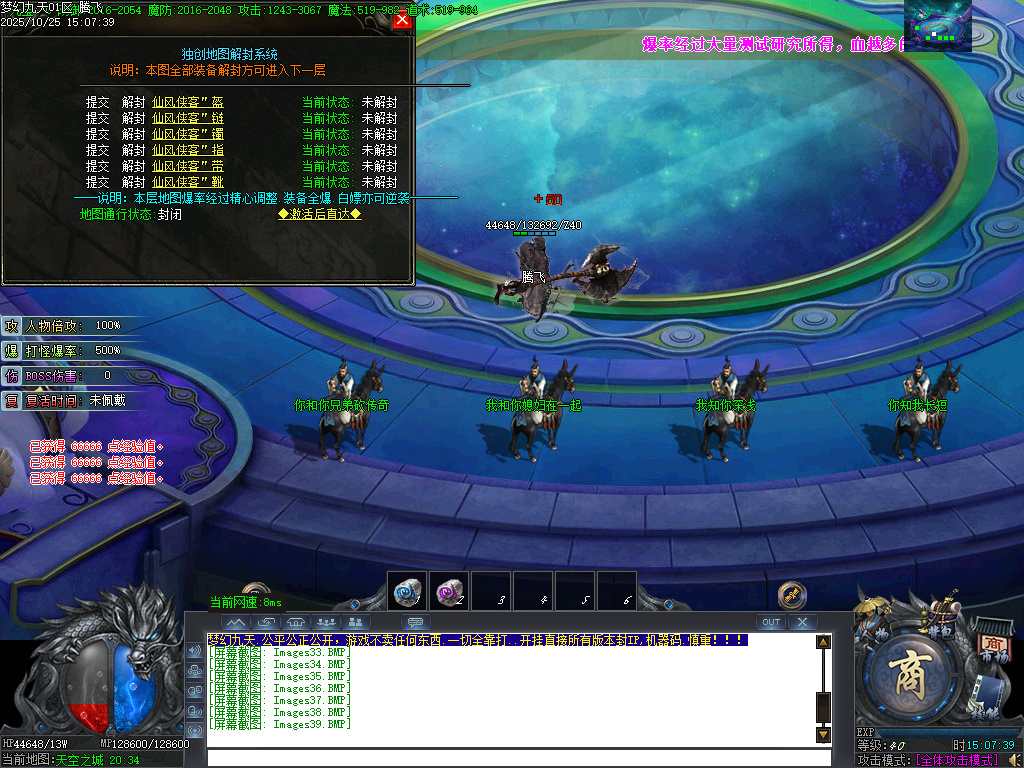
Task: Toggle the sound speaker icon
Action: point(194,650)
